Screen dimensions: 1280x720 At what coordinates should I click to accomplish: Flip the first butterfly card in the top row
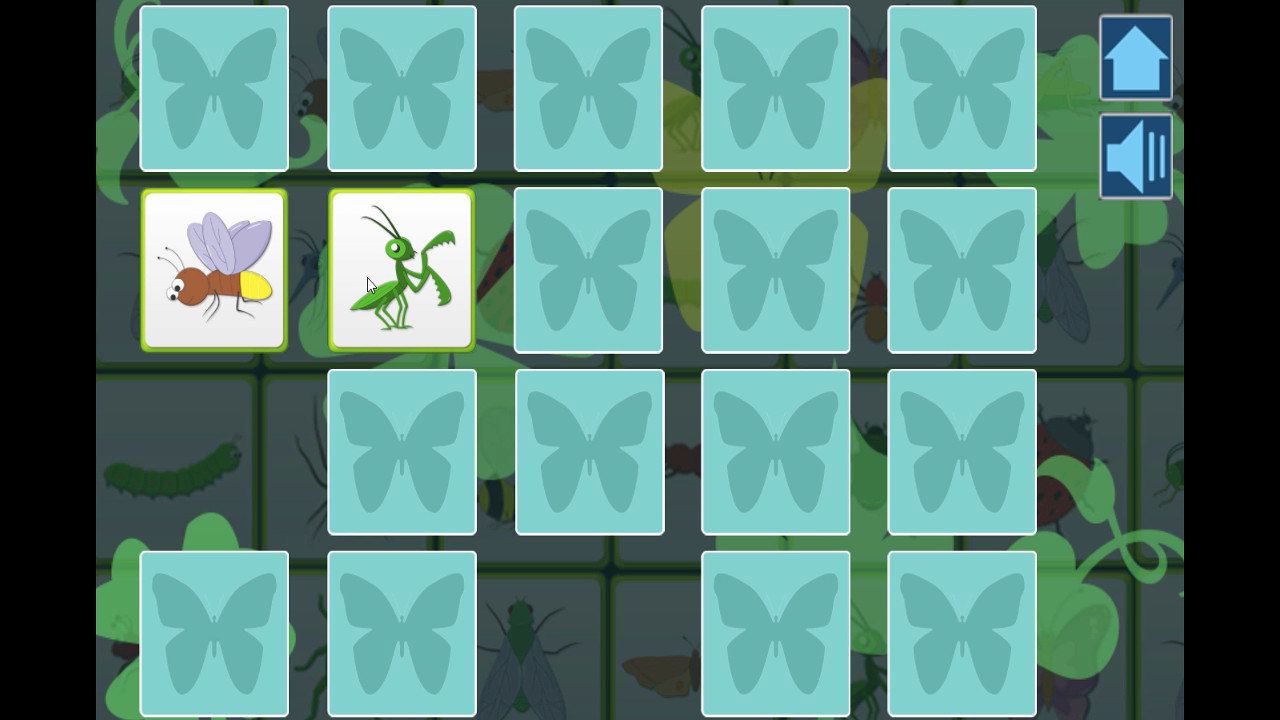point(214,87)
